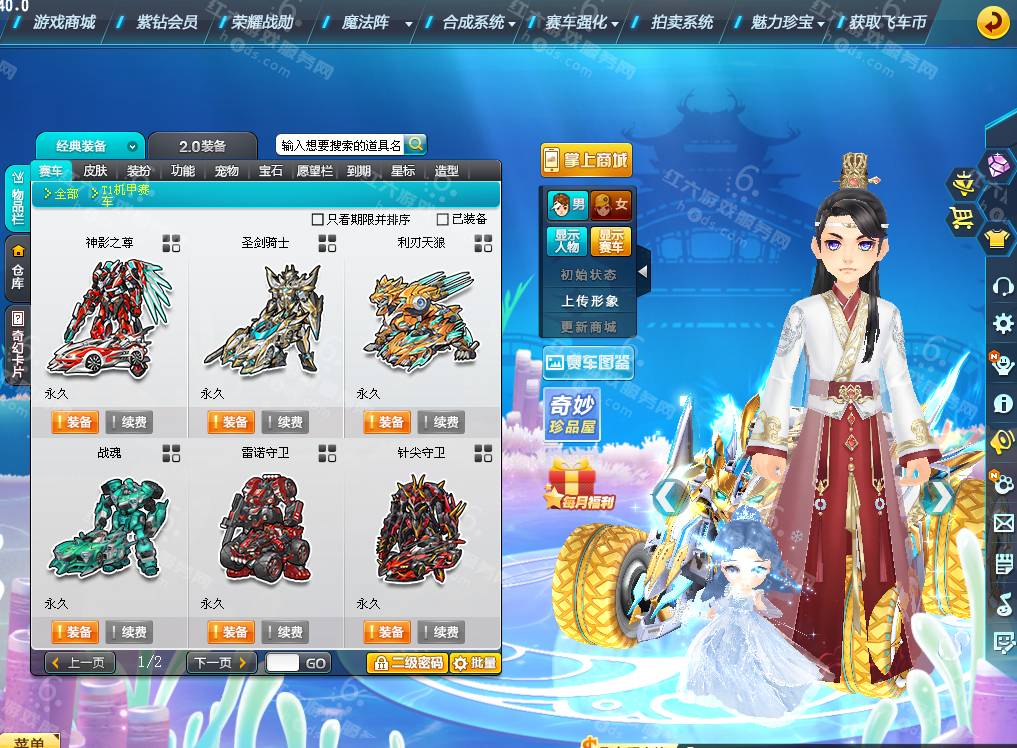The image size is (1017, 748).
Task: Toggle 显示赛车 show car button
Action: [x=610, y=241]
